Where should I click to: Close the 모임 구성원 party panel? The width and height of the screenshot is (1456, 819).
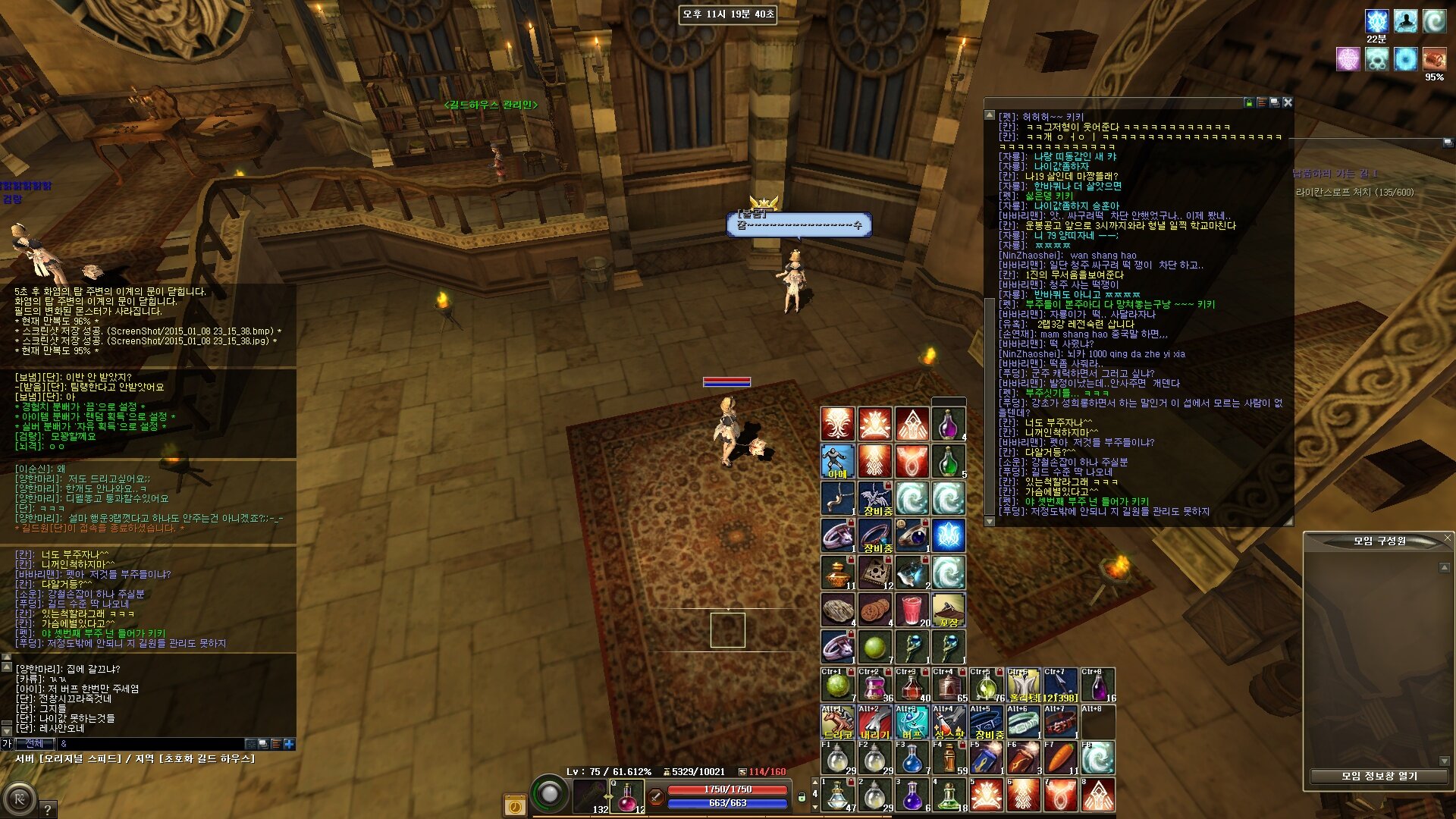1447,538
